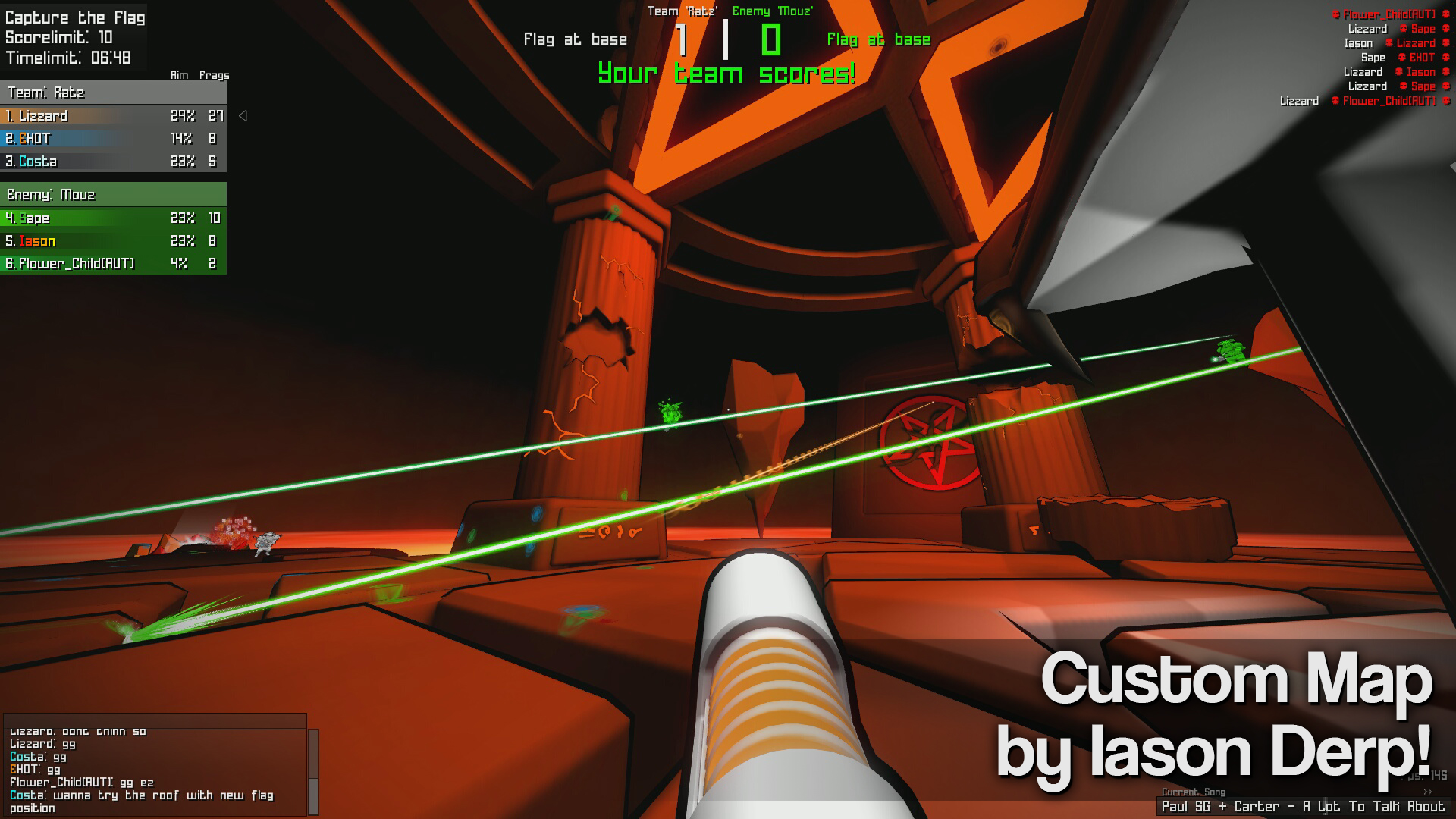Click the 1 | 0 team score display
Screen dimensions: 1456x819
[x=728, y=39]
